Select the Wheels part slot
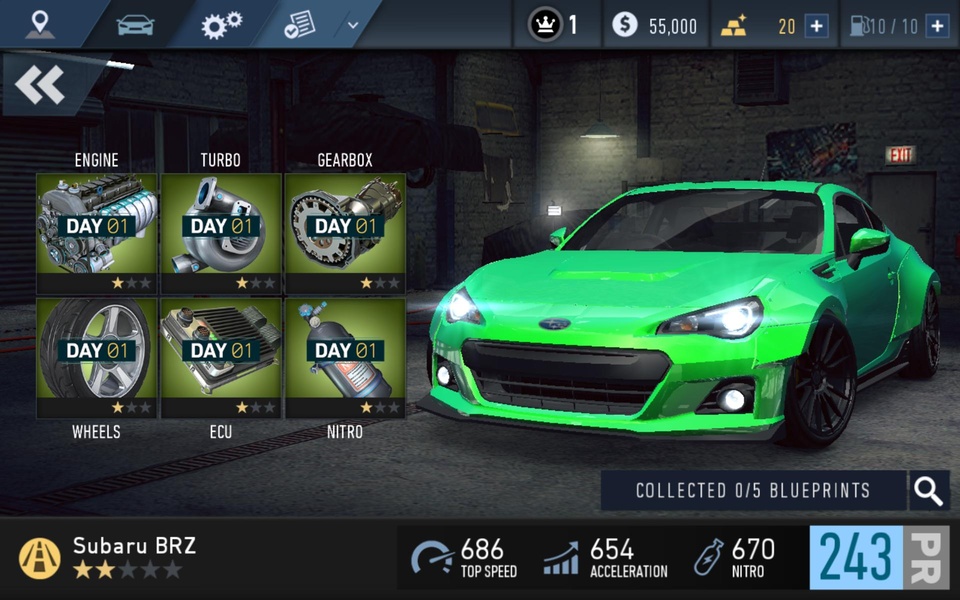This screenshot has width=960, height=600. 97,357
